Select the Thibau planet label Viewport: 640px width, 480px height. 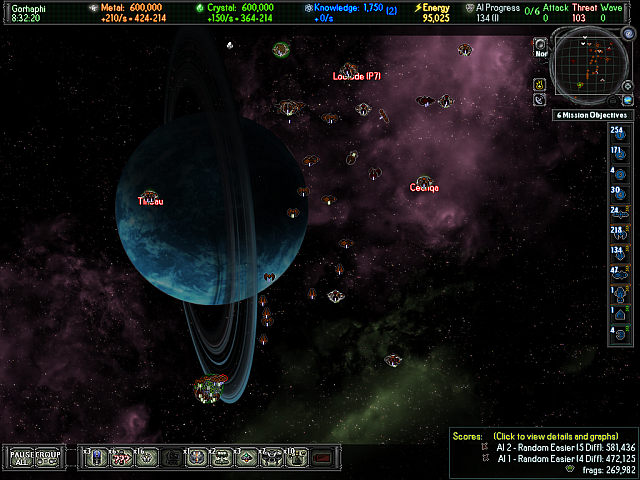click(x=150, y=201)
